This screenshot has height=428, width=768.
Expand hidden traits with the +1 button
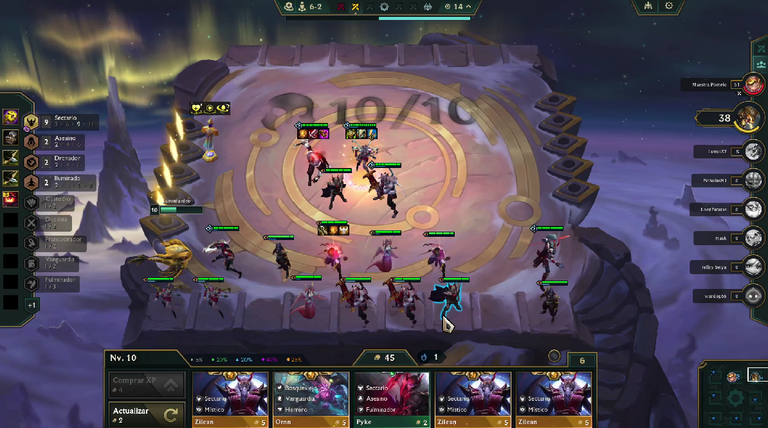click(x=33, y=304)
